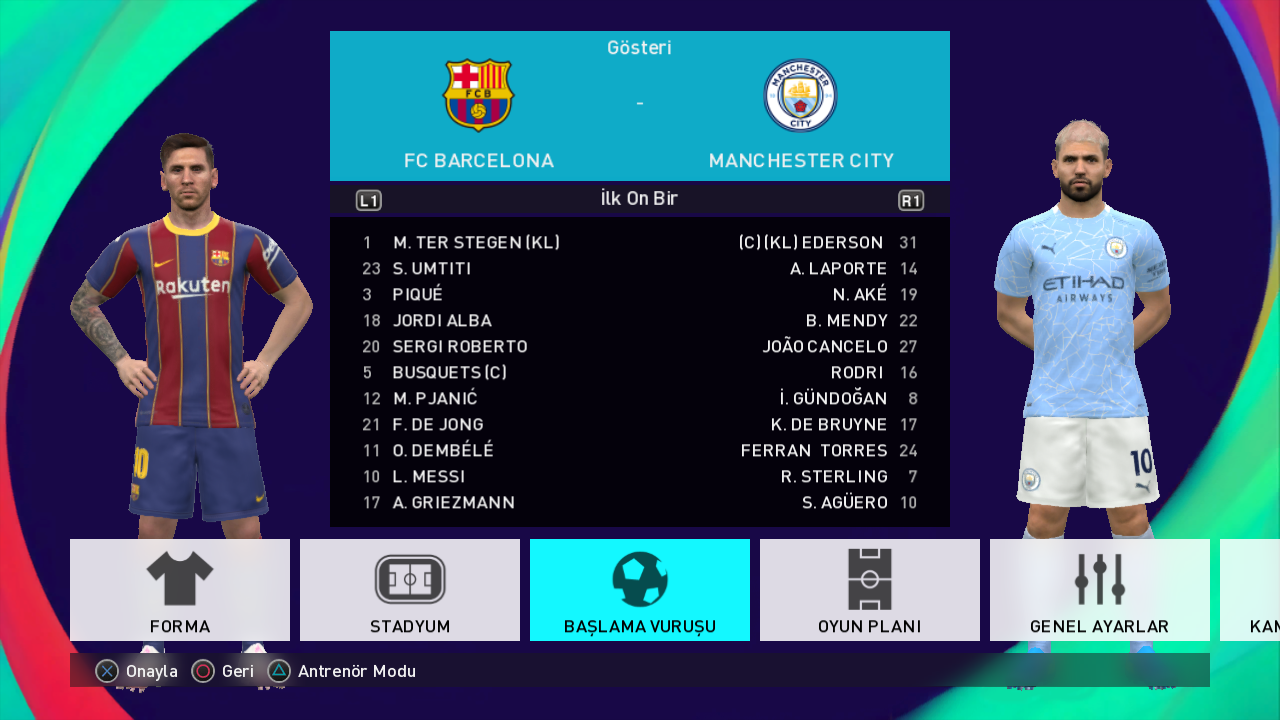Pick K. De Bruyne in City's lineup
The height and width of the screenshot is (720, 1280).
(829, 425)
